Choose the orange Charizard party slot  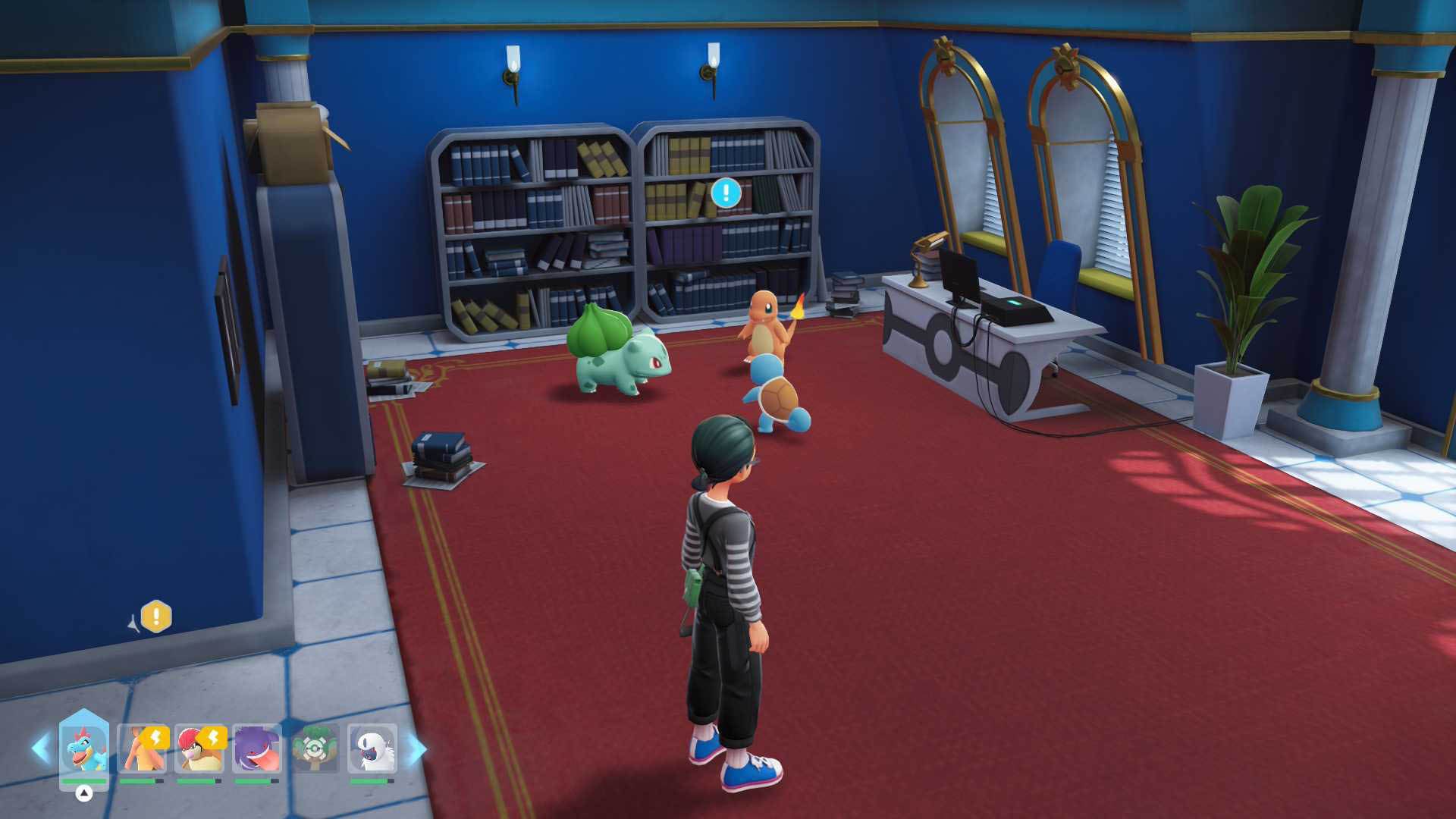(x=142, y=748)
